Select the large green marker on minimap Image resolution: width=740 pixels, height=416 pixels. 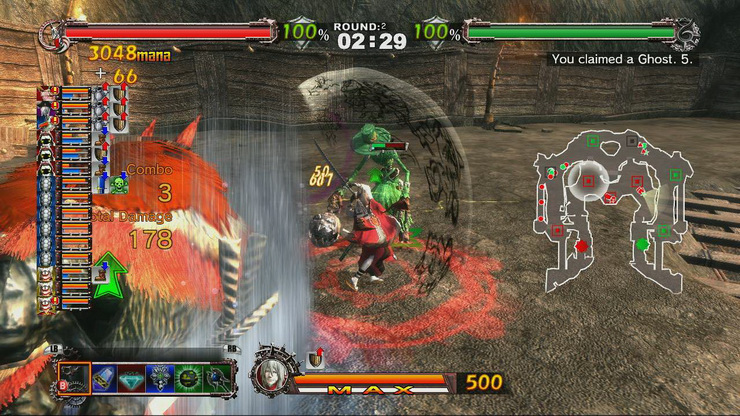click(641, 244)
